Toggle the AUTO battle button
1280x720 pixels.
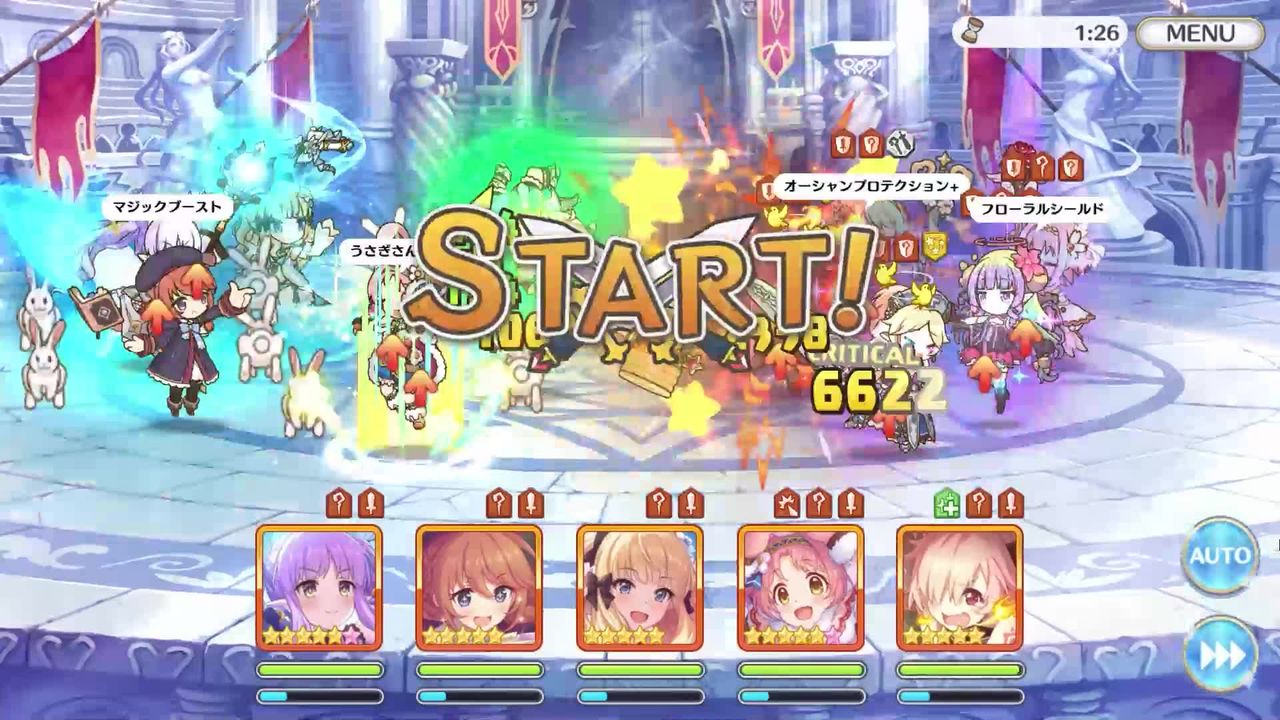click(1219, 556)
